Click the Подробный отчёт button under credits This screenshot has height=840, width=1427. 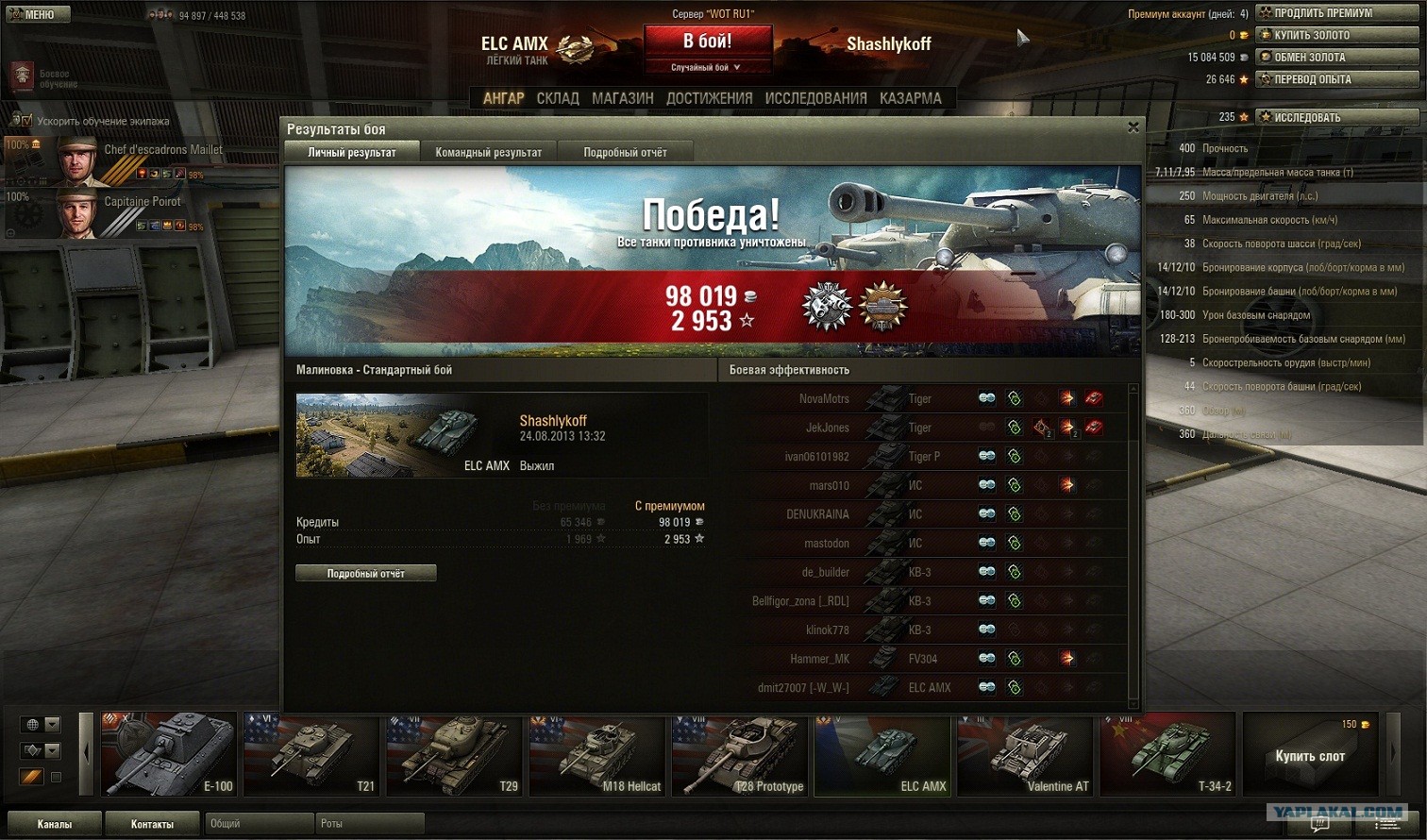[x=365, y=573]
